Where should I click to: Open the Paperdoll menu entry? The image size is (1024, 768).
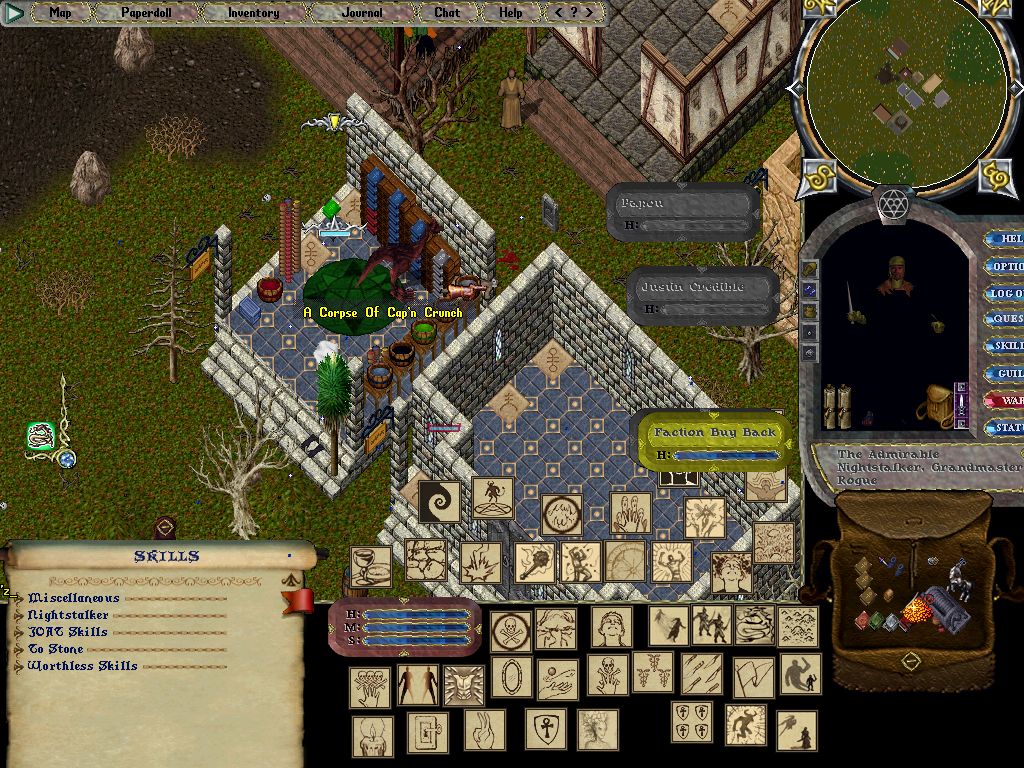click(x=146, y=13)
